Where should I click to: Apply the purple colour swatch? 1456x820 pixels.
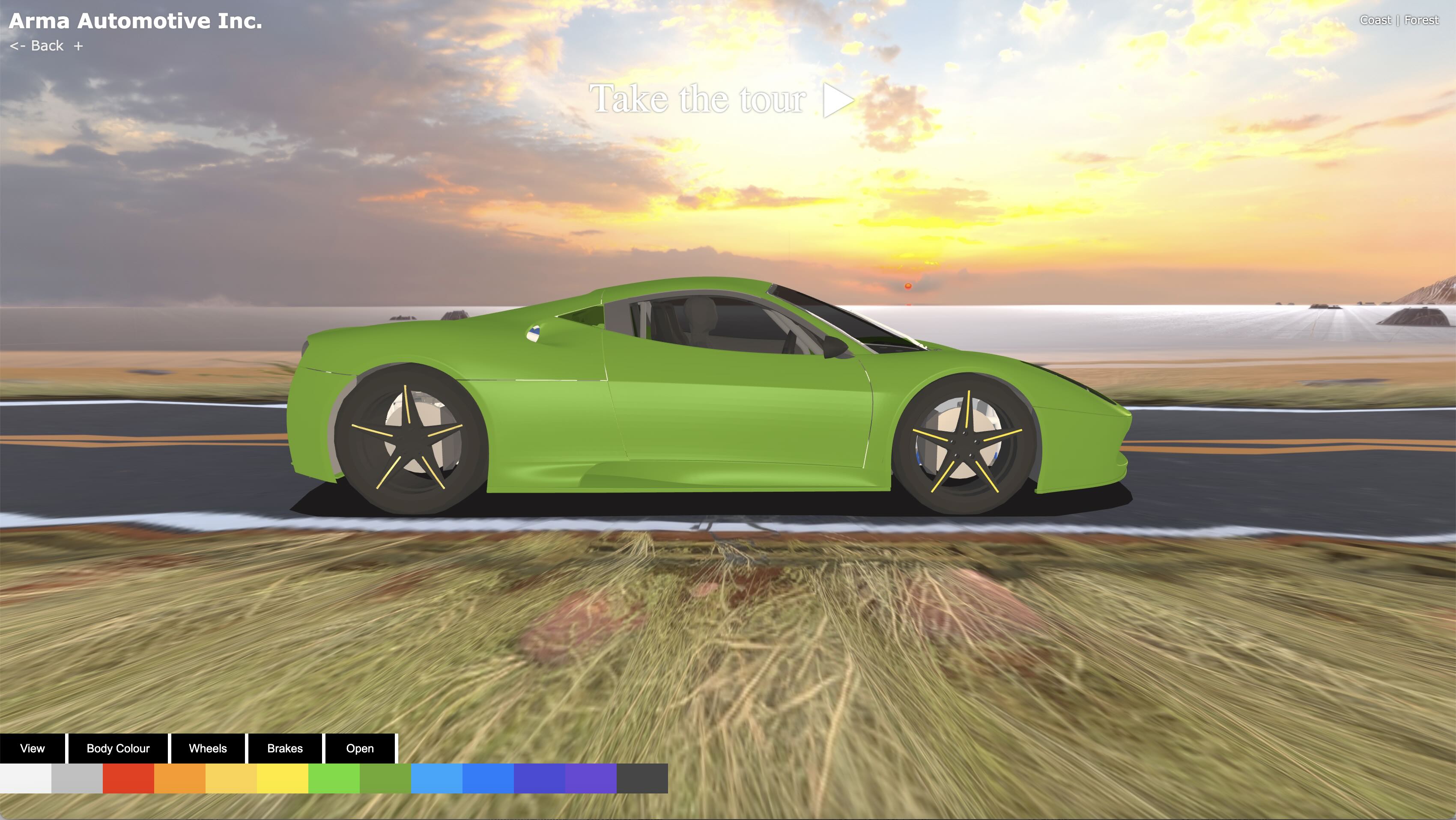click(591, 778)
